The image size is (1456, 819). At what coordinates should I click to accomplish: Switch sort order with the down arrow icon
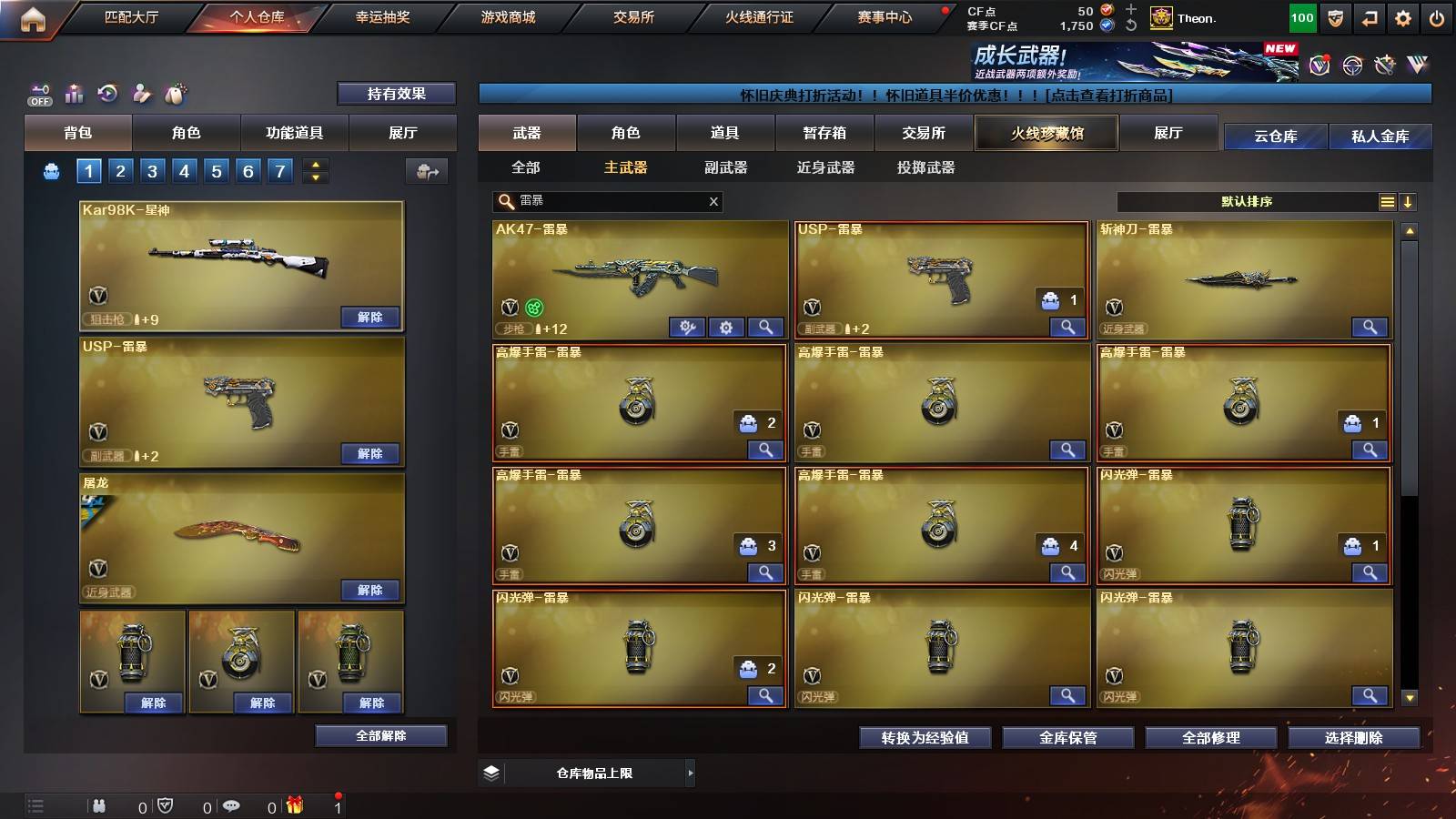(1408, 202)
